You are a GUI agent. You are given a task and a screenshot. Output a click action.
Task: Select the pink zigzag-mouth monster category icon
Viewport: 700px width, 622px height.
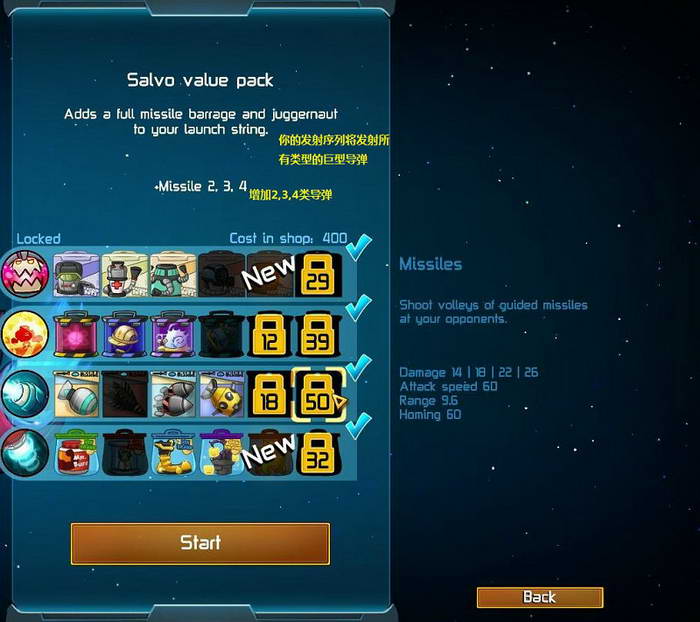(25, 274)
